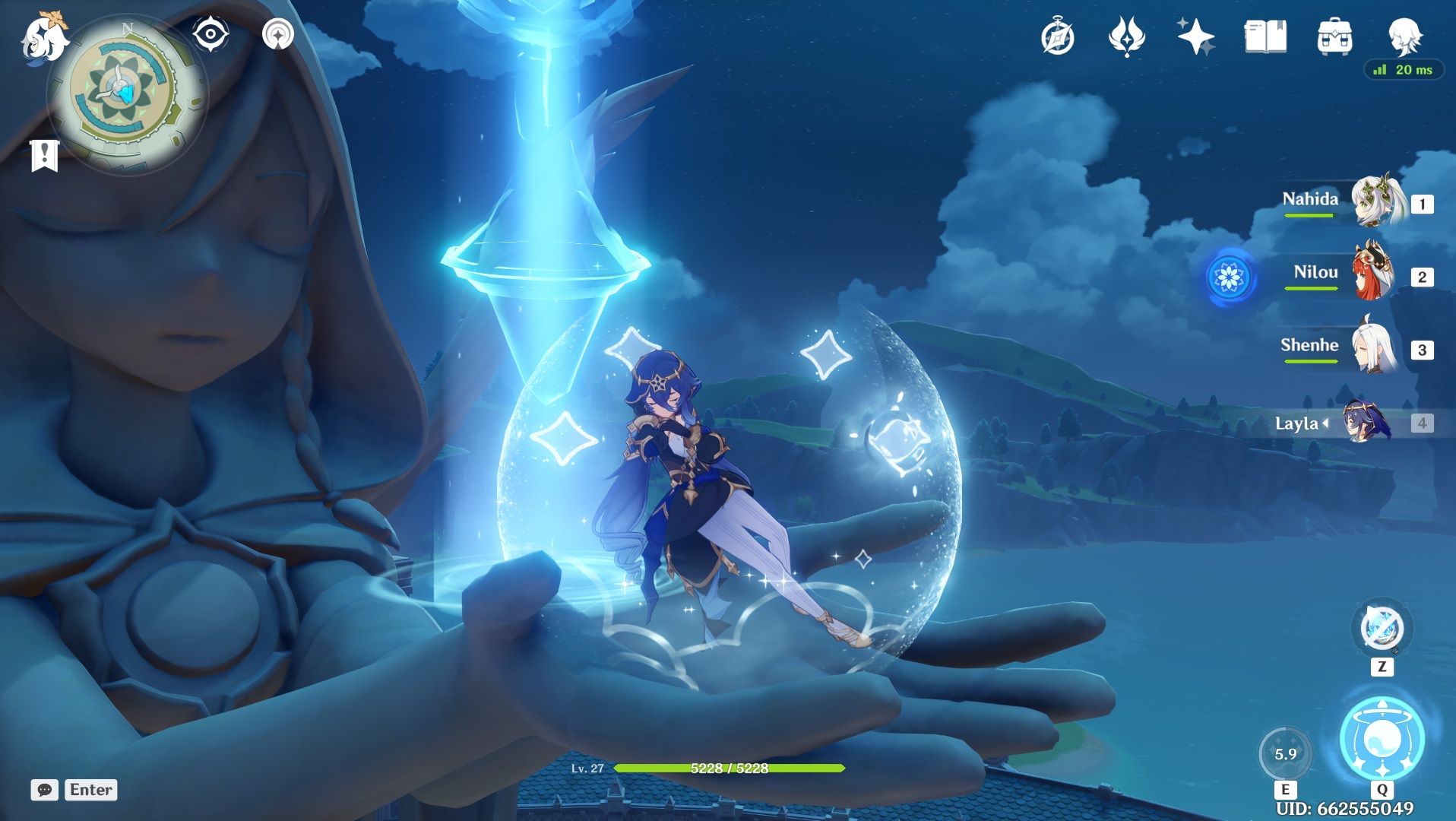Screen dimensions: 1456x821
Task: Open the Battle Pass star icon
Action: pos(1195,36)
